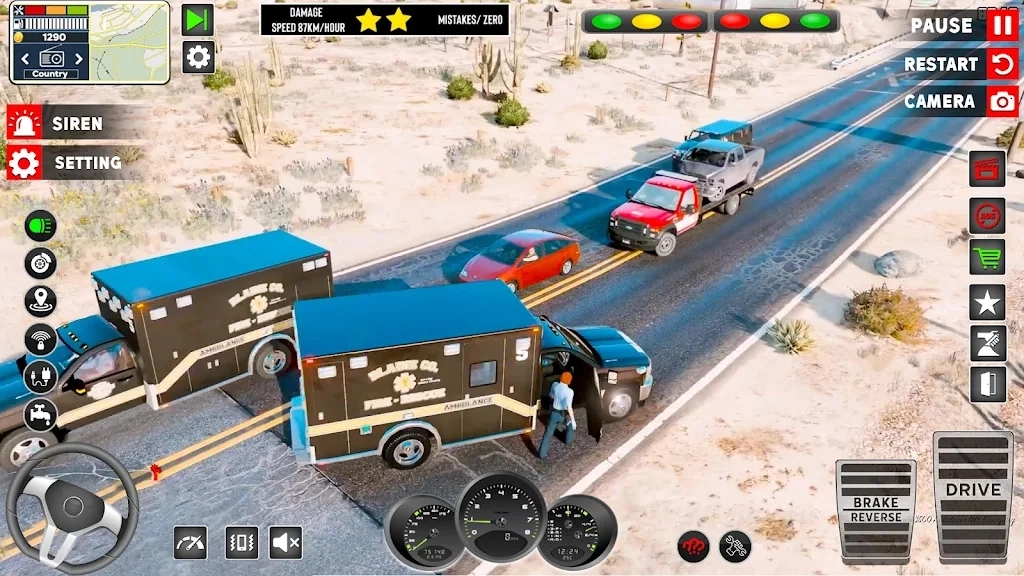
Task: Toggle the green headlights icon
Action: click(x=41, y=225)
